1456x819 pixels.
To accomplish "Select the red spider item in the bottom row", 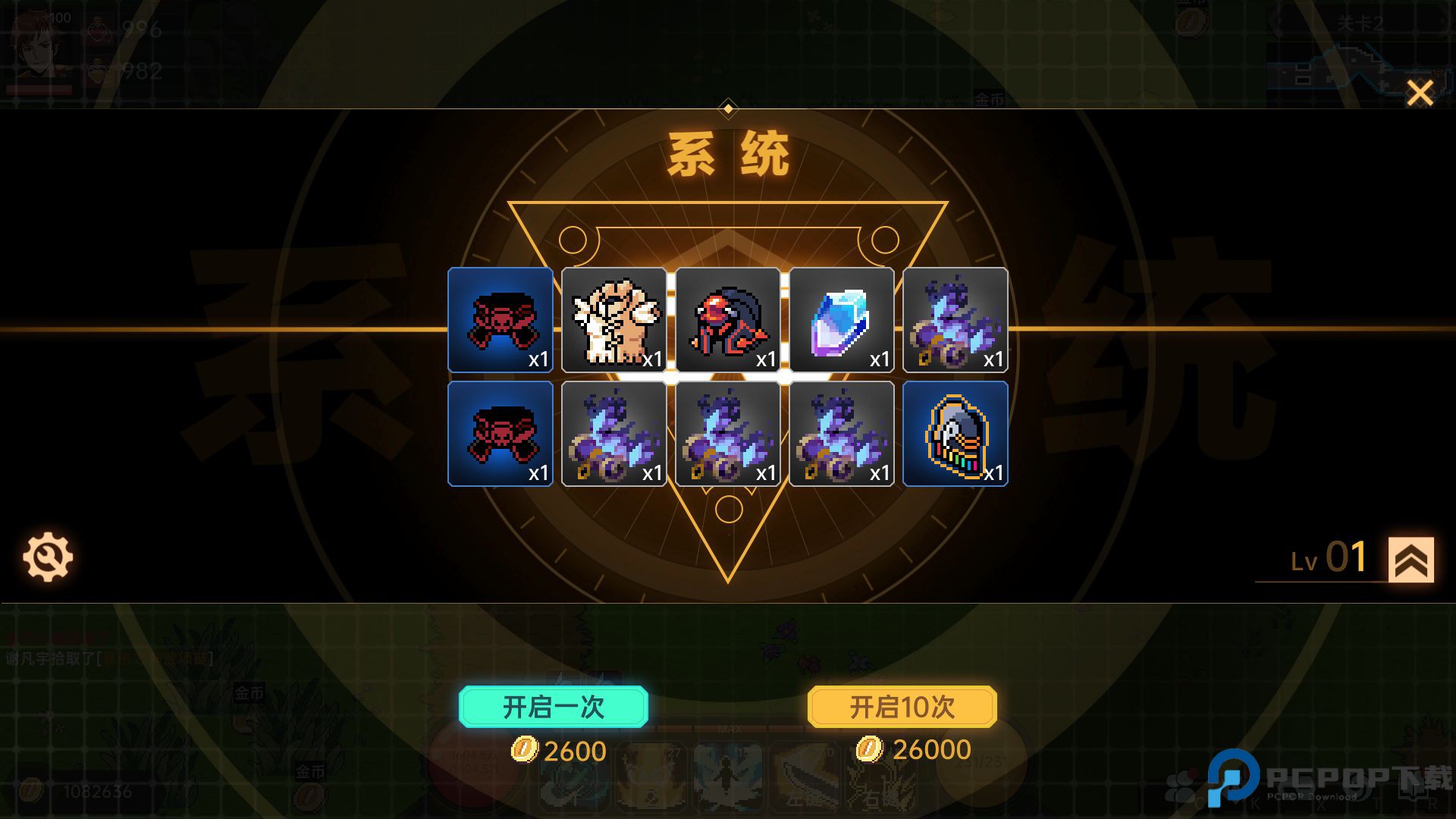I will (x=500, y=434).
